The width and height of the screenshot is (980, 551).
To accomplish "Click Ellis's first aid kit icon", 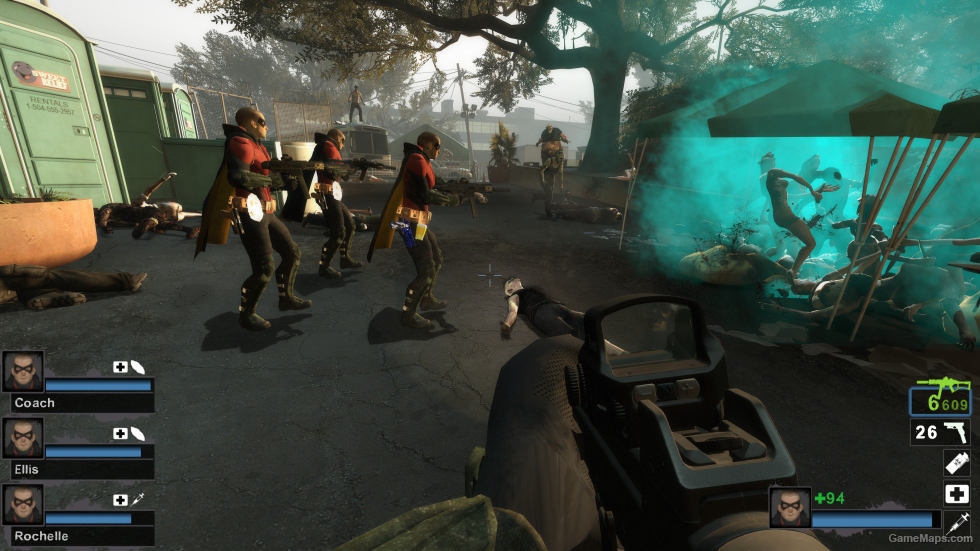I will 120,434.
